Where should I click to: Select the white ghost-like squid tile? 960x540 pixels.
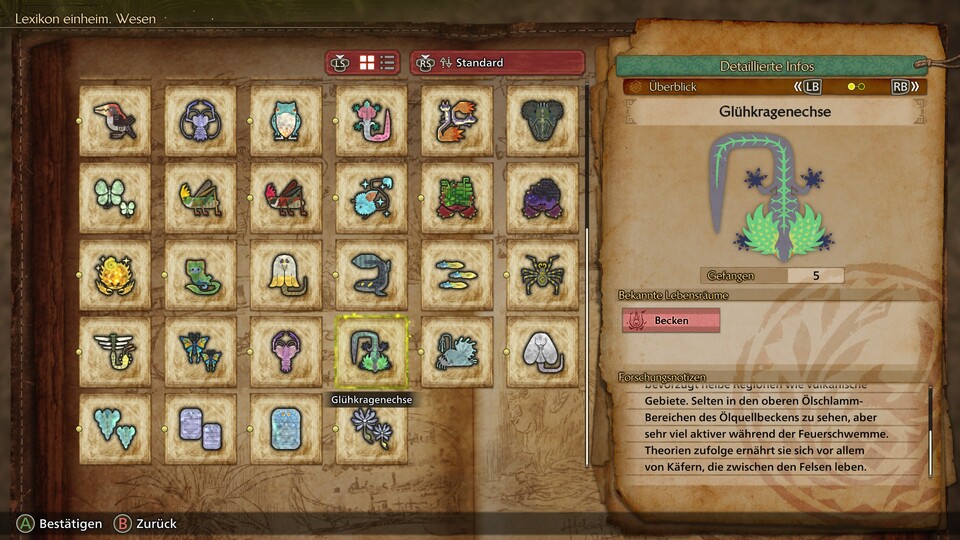[286, 274]
